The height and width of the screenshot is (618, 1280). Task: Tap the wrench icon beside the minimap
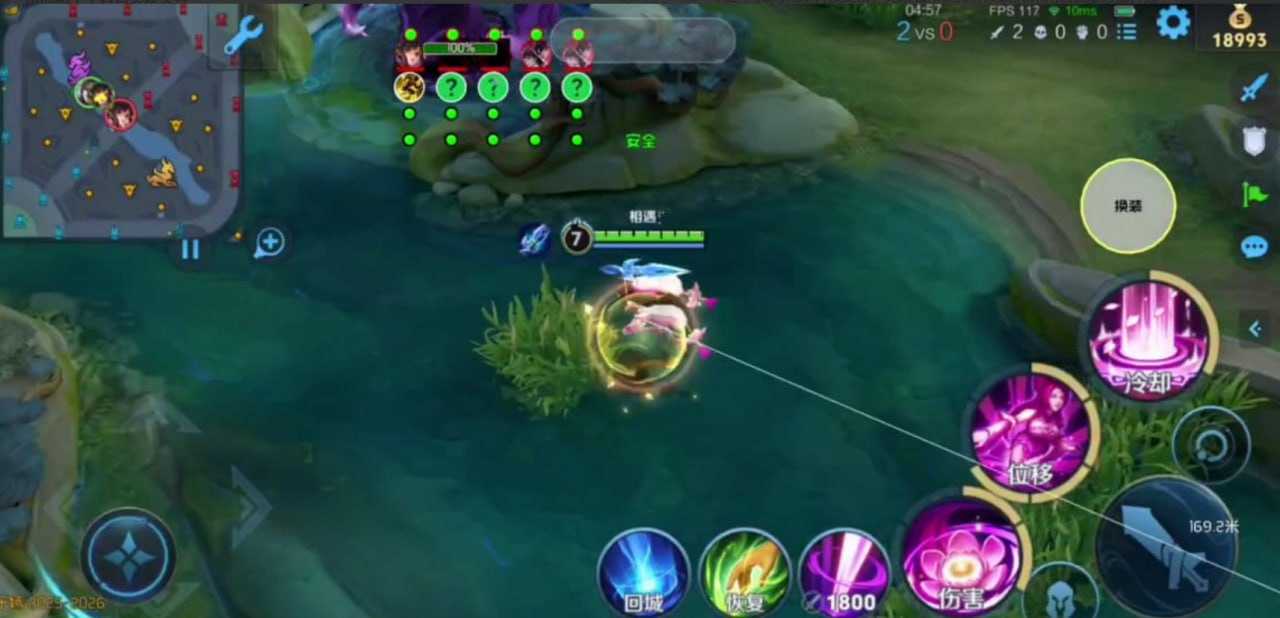(242, 35)
